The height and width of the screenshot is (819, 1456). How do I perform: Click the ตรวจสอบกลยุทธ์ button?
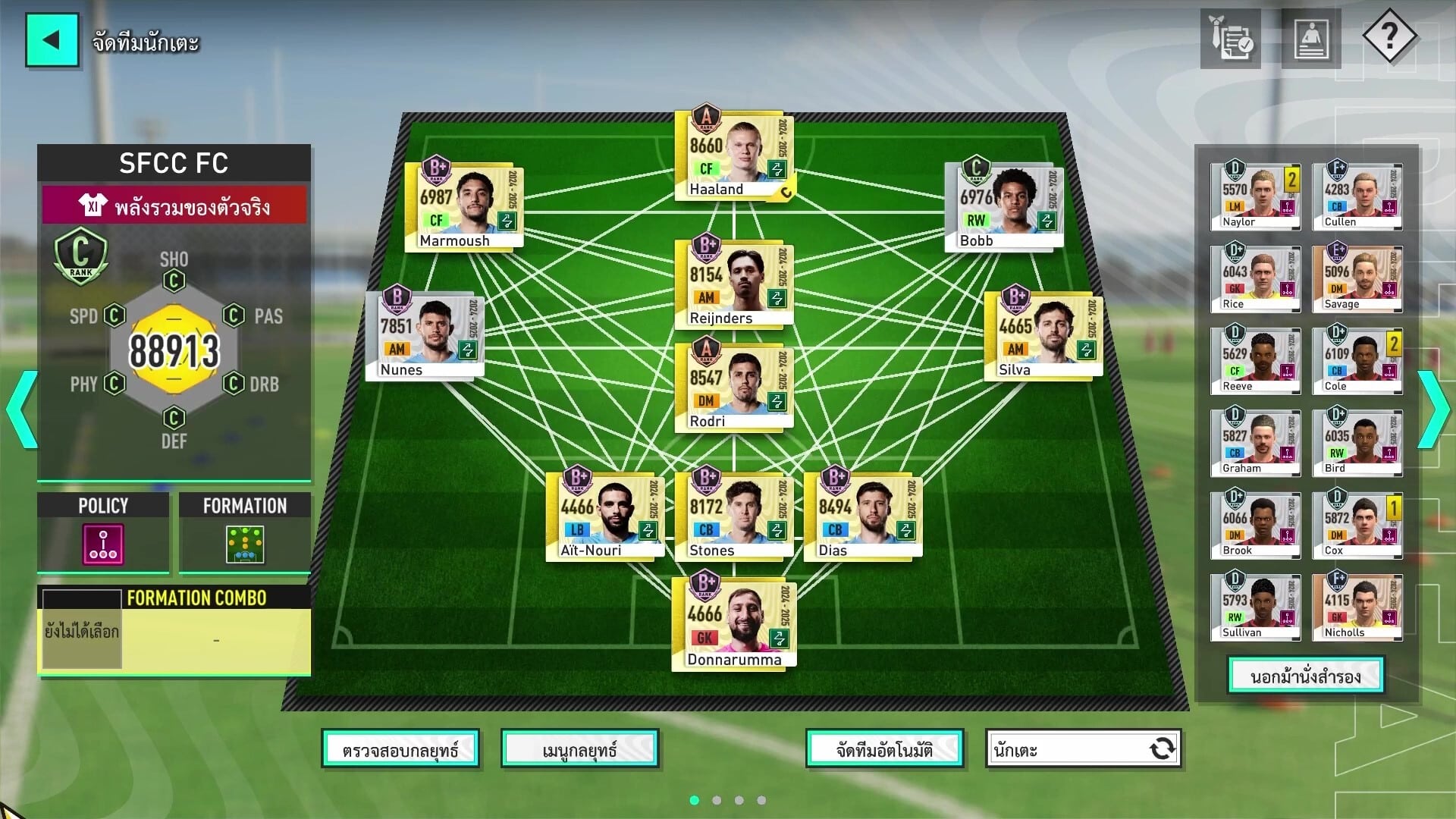point(400,750)
